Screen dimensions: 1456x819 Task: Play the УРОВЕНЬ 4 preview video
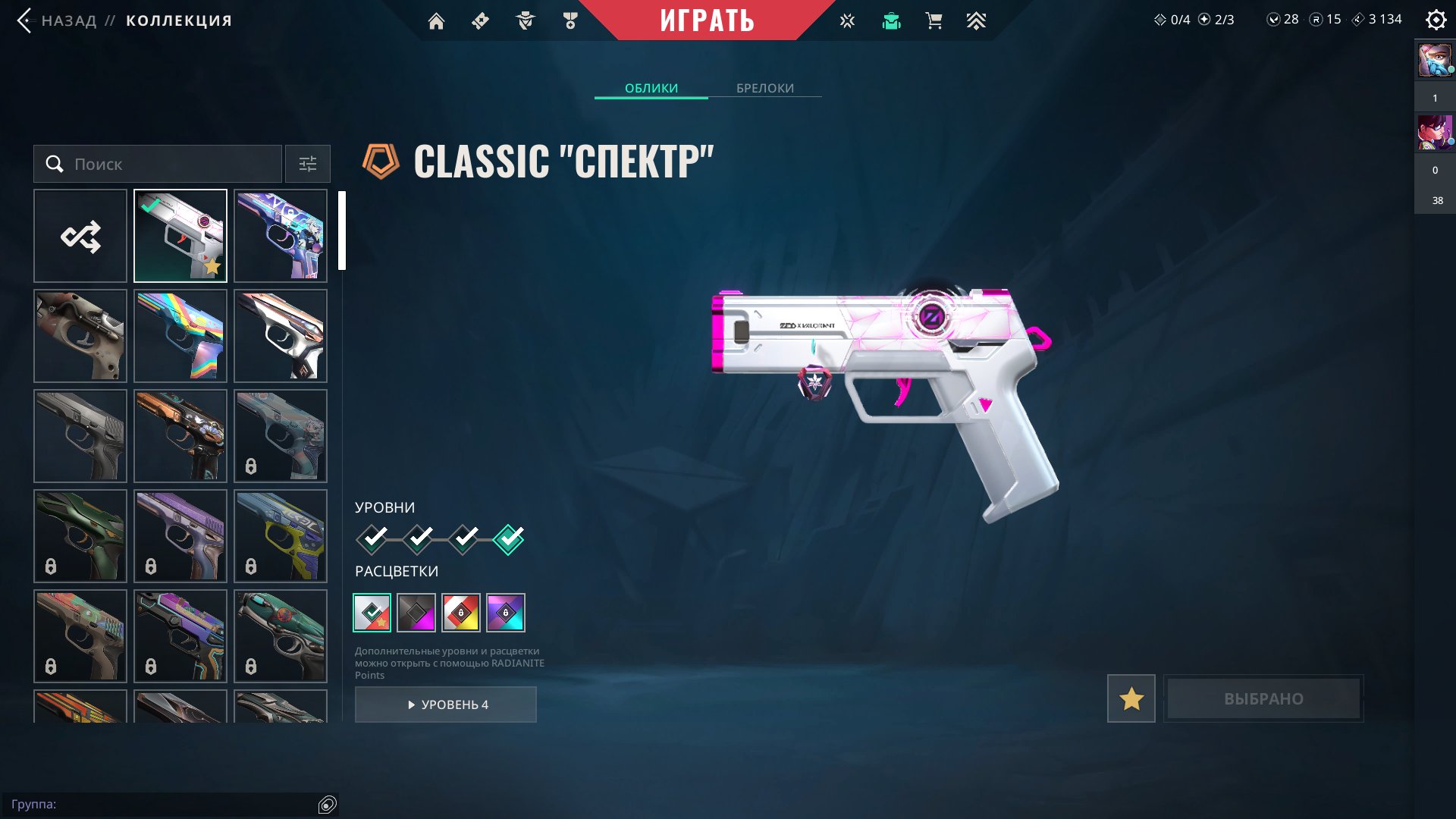coord(446,704)
